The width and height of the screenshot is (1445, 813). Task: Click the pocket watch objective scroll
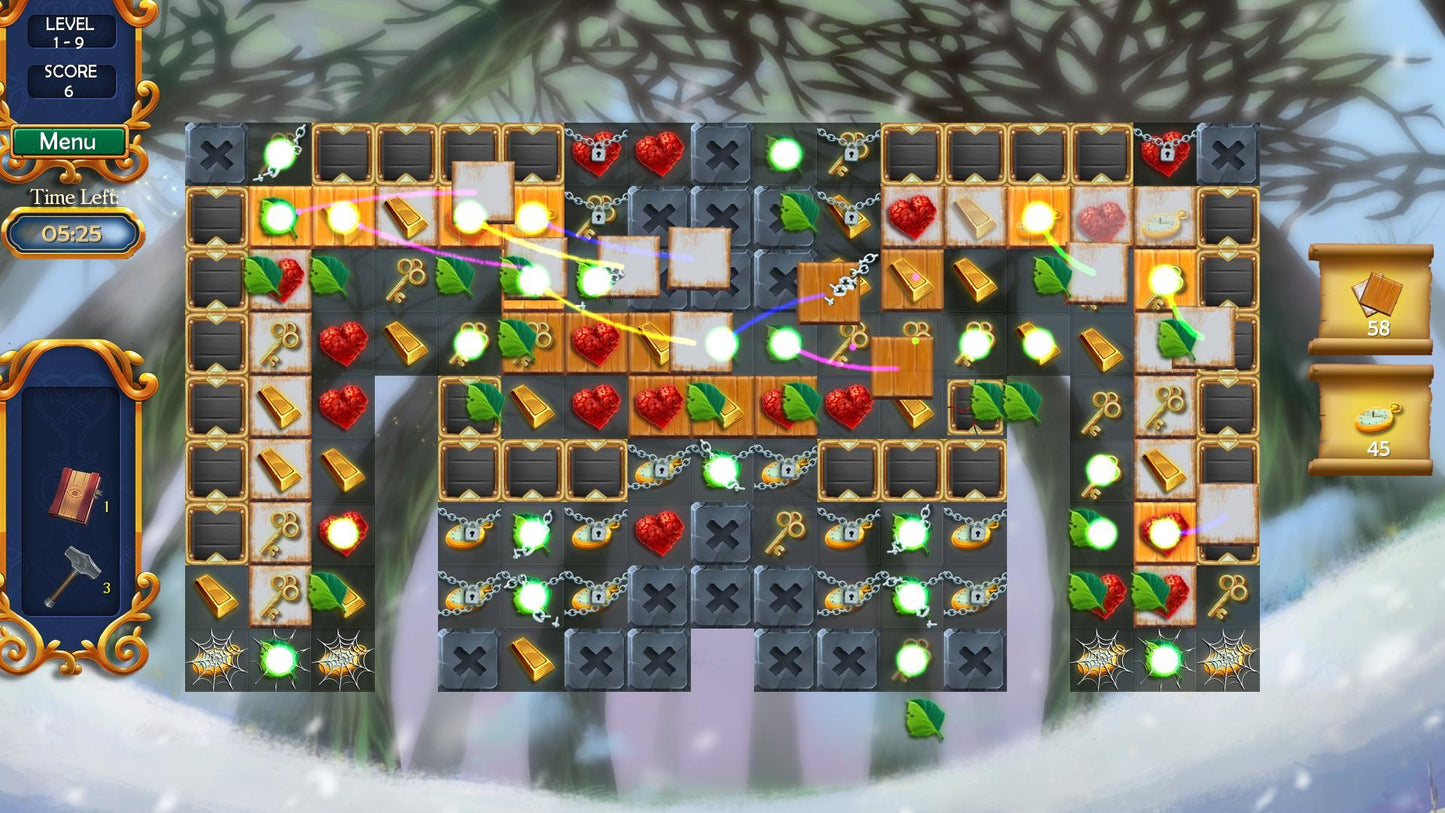(x=1370, y=419)
